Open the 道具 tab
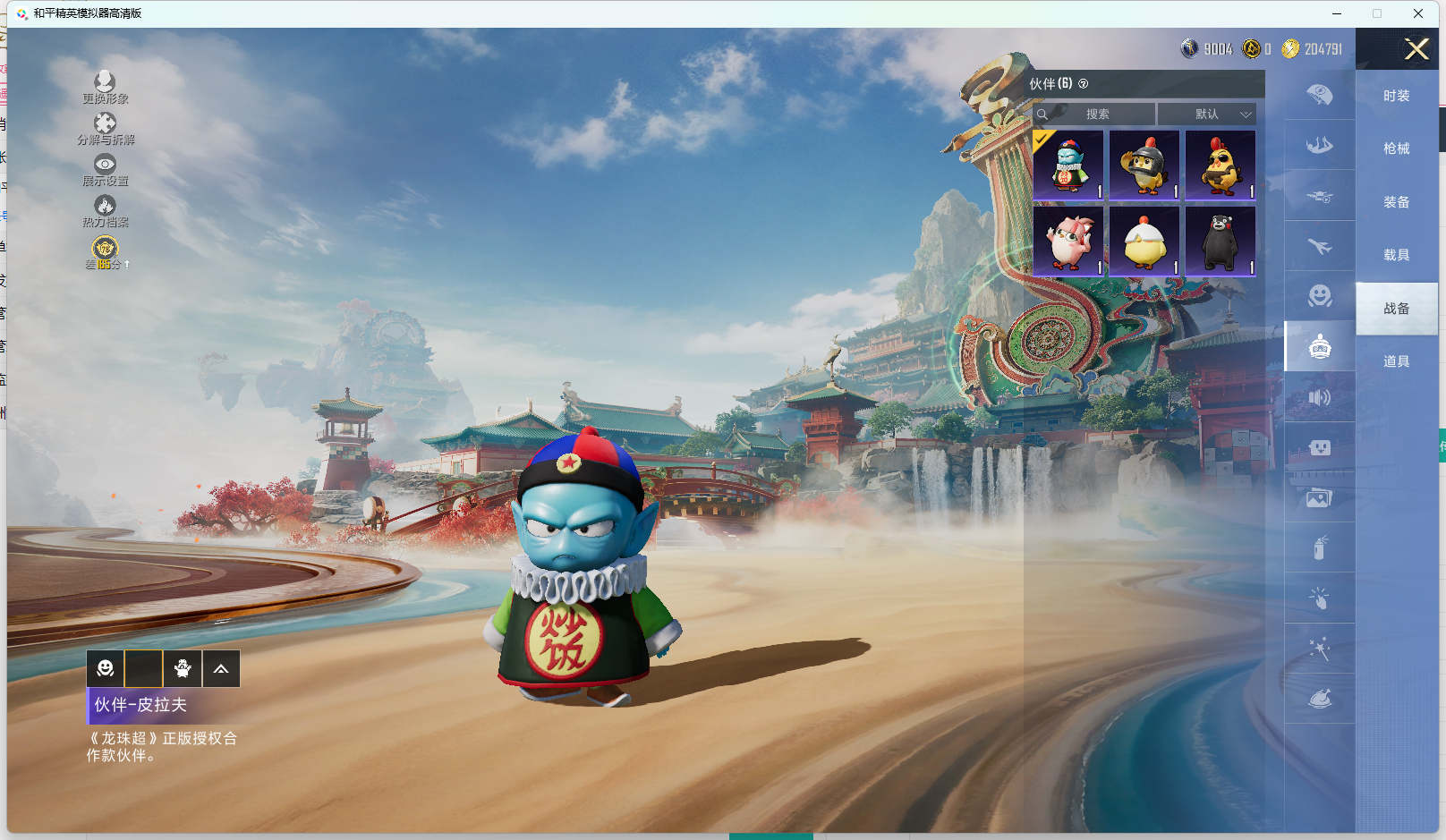The height and width of the screenshot is (840, 1446). [1396, 361]
